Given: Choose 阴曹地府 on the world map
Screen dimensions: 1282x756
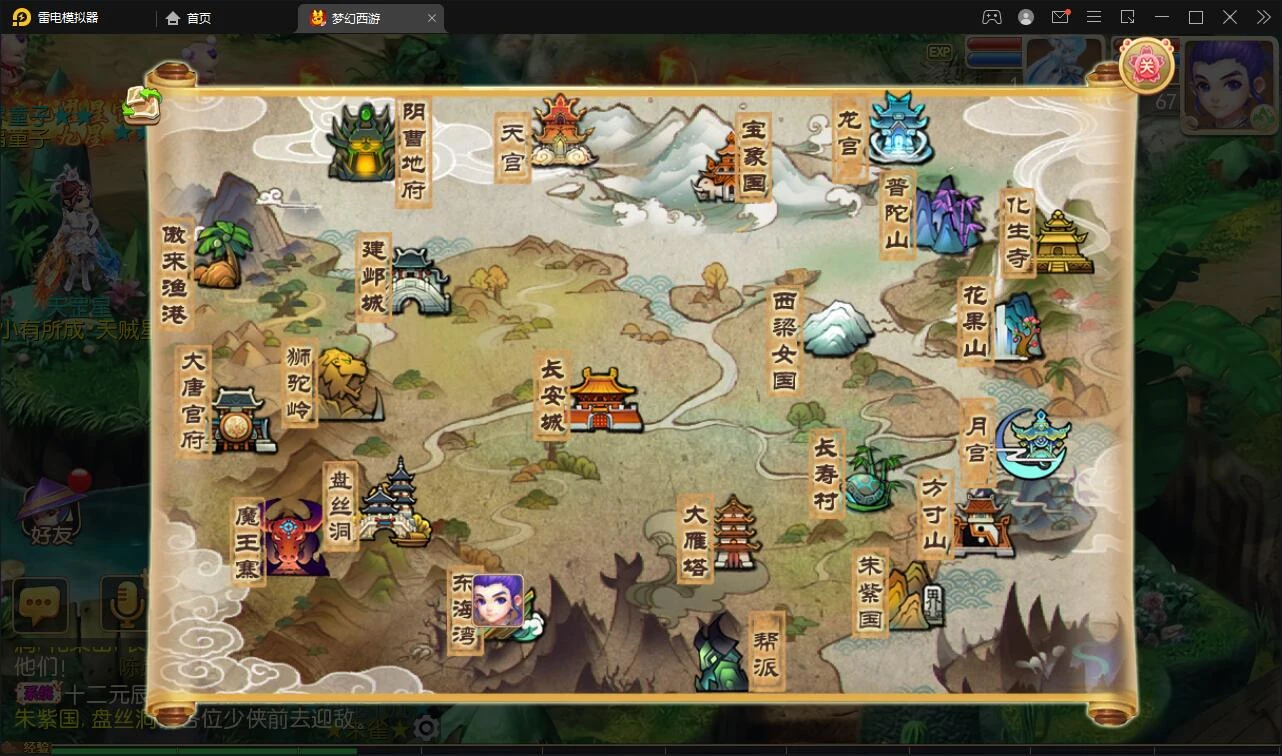Looking at the screenshot, I should [x=362, y=144].
